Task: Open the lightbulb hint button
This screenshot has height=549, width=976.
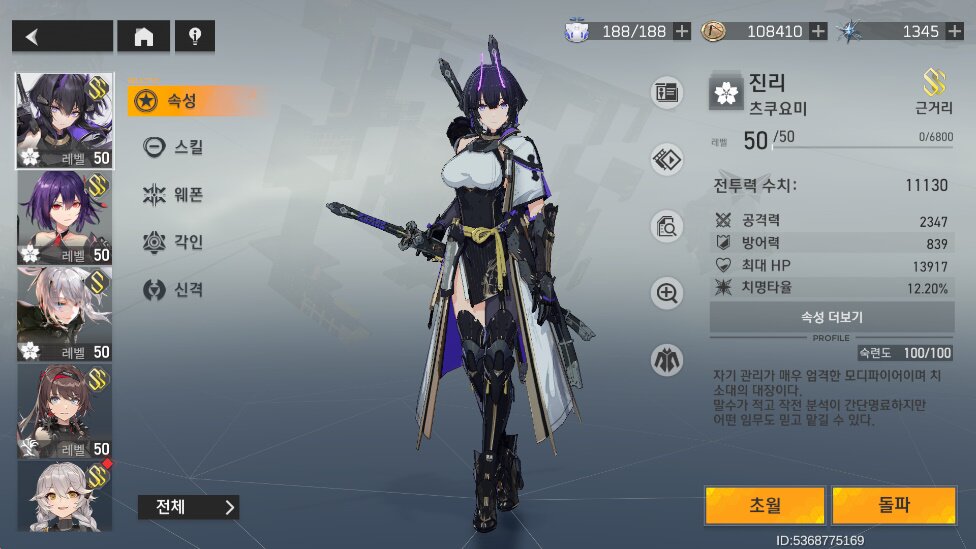Action: pyautogui.click(x=194, y=36)
